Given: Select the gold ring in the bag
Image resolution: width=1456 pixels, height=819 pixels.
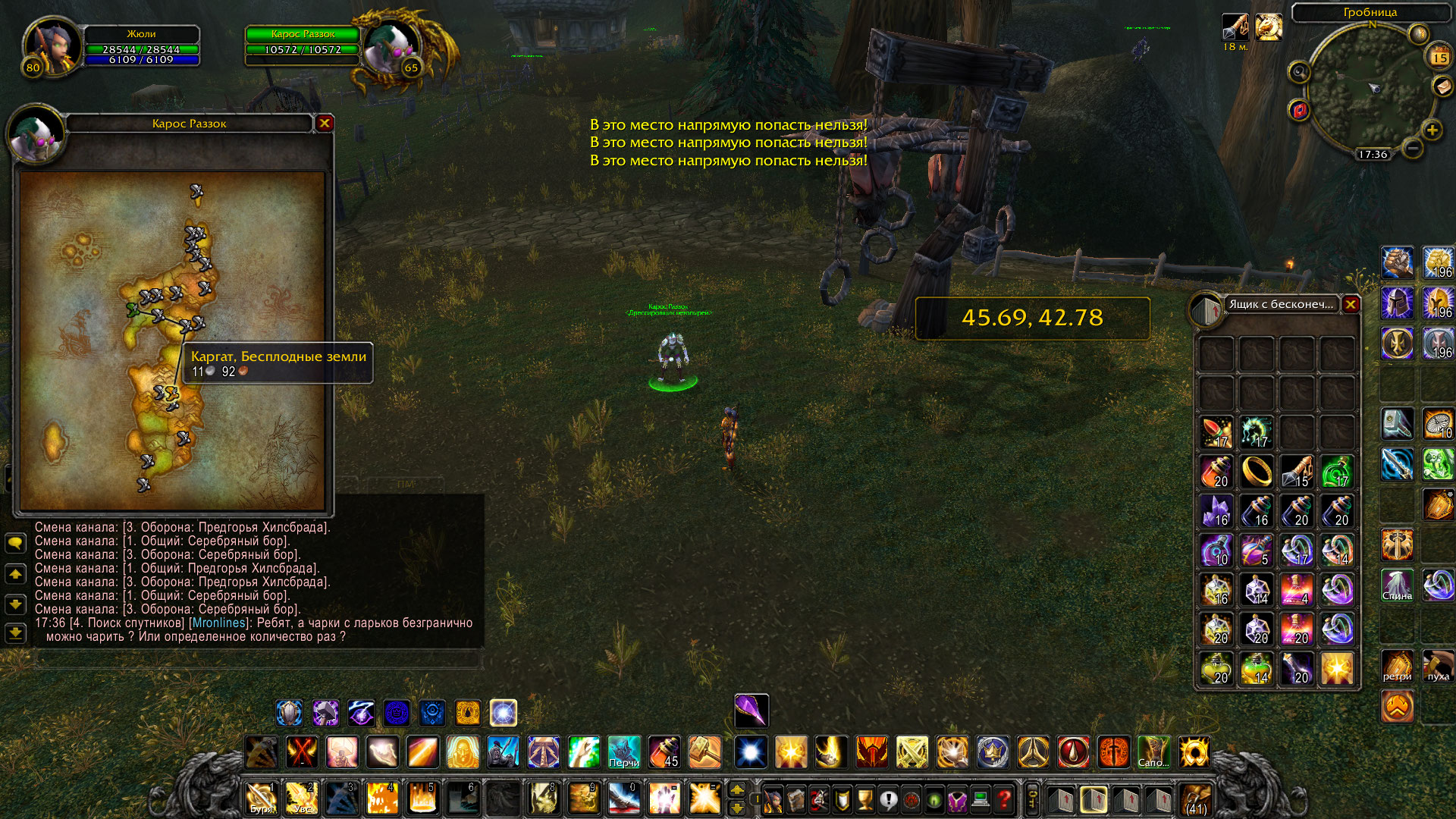Looking at the screenshot, I should [x=1257, y=472].
